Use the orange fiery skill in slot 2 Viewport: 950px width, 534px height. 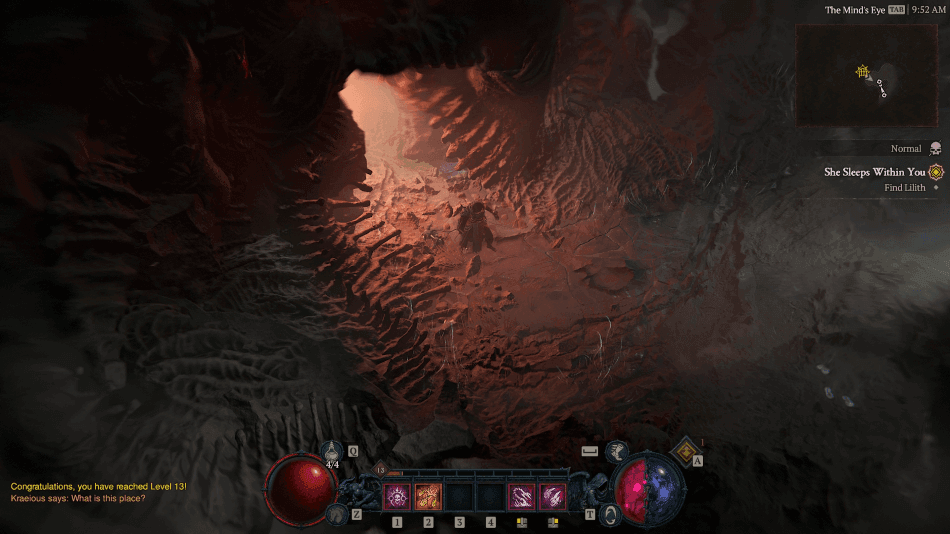pyautogui.click(x=428, y=495)
